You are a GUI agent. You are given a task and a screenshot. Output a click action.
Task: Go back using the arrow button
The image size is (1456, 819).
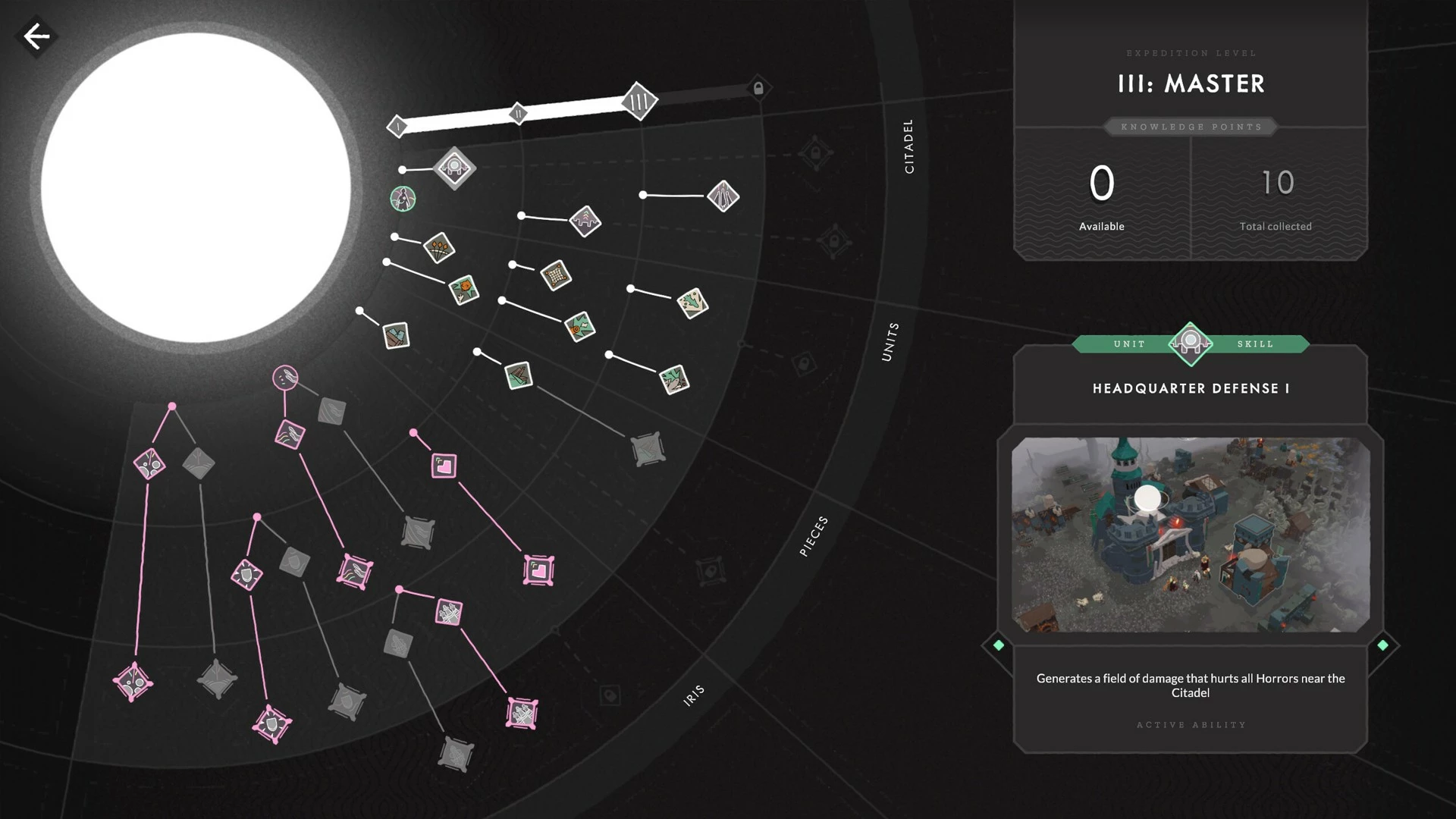tap(36, 36)
